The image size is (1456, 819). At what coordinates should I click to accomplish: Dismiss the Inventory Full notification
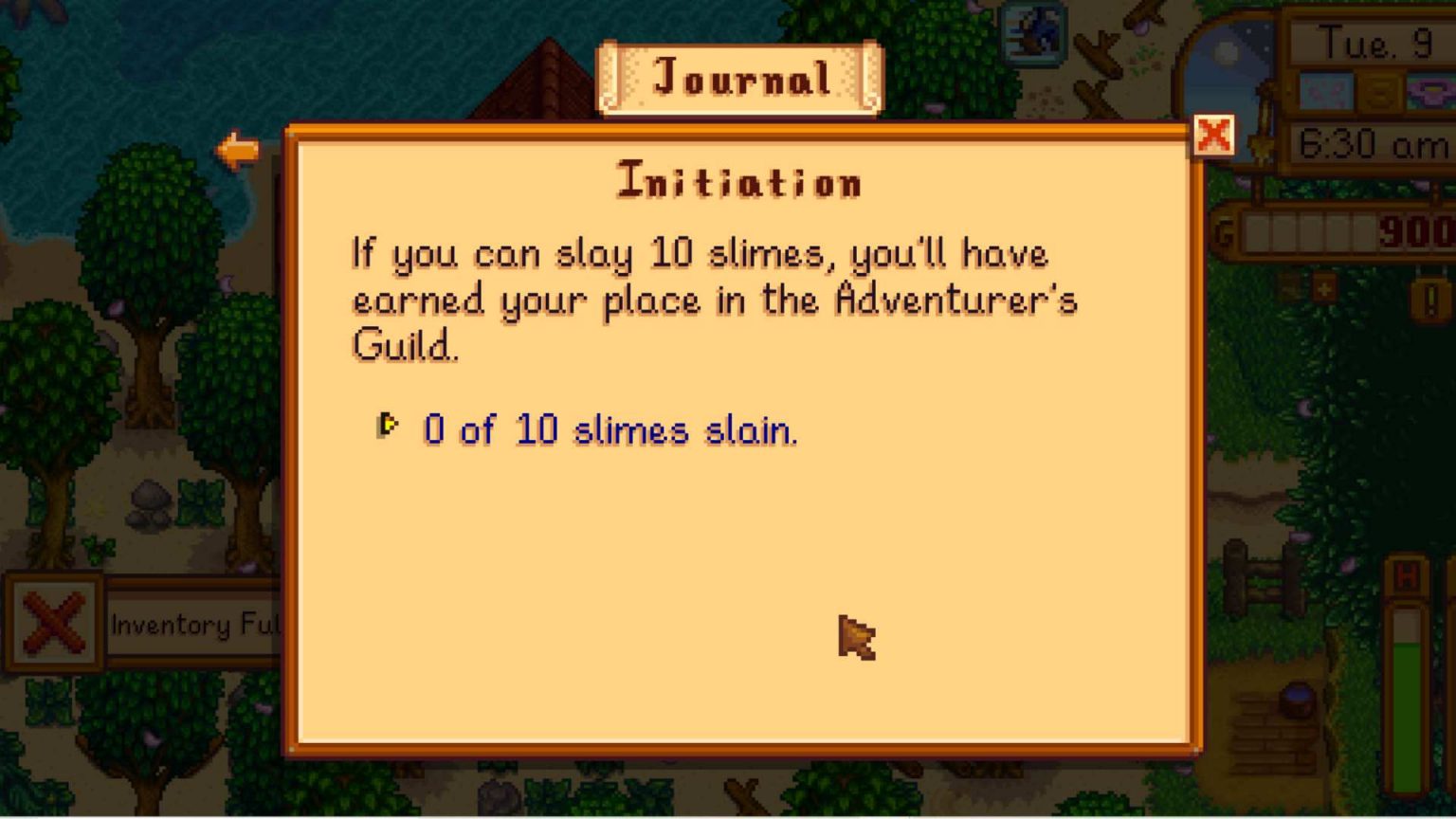pyautogui.click(x=55, y=624)
